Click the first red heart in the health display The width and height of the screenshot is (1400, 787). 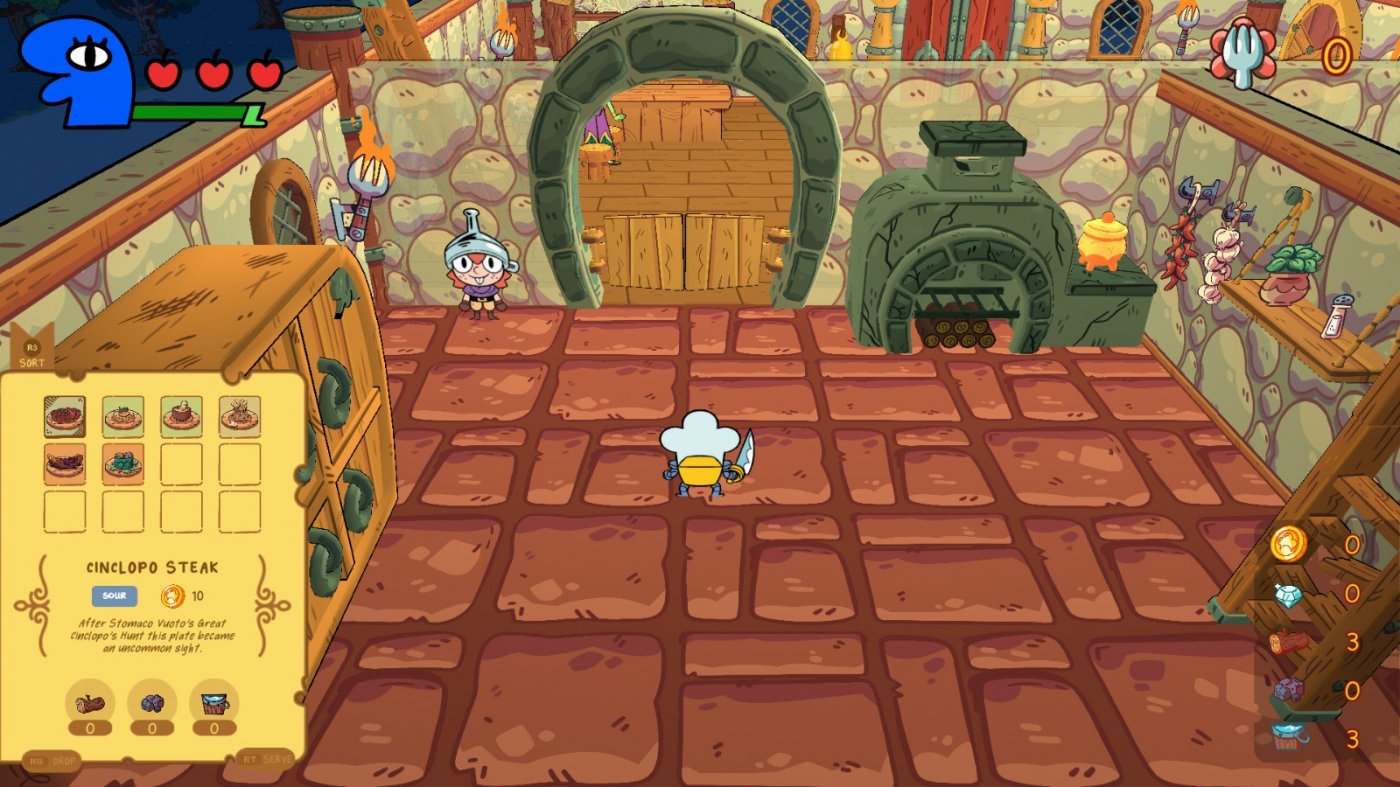(x=163, y=72)
